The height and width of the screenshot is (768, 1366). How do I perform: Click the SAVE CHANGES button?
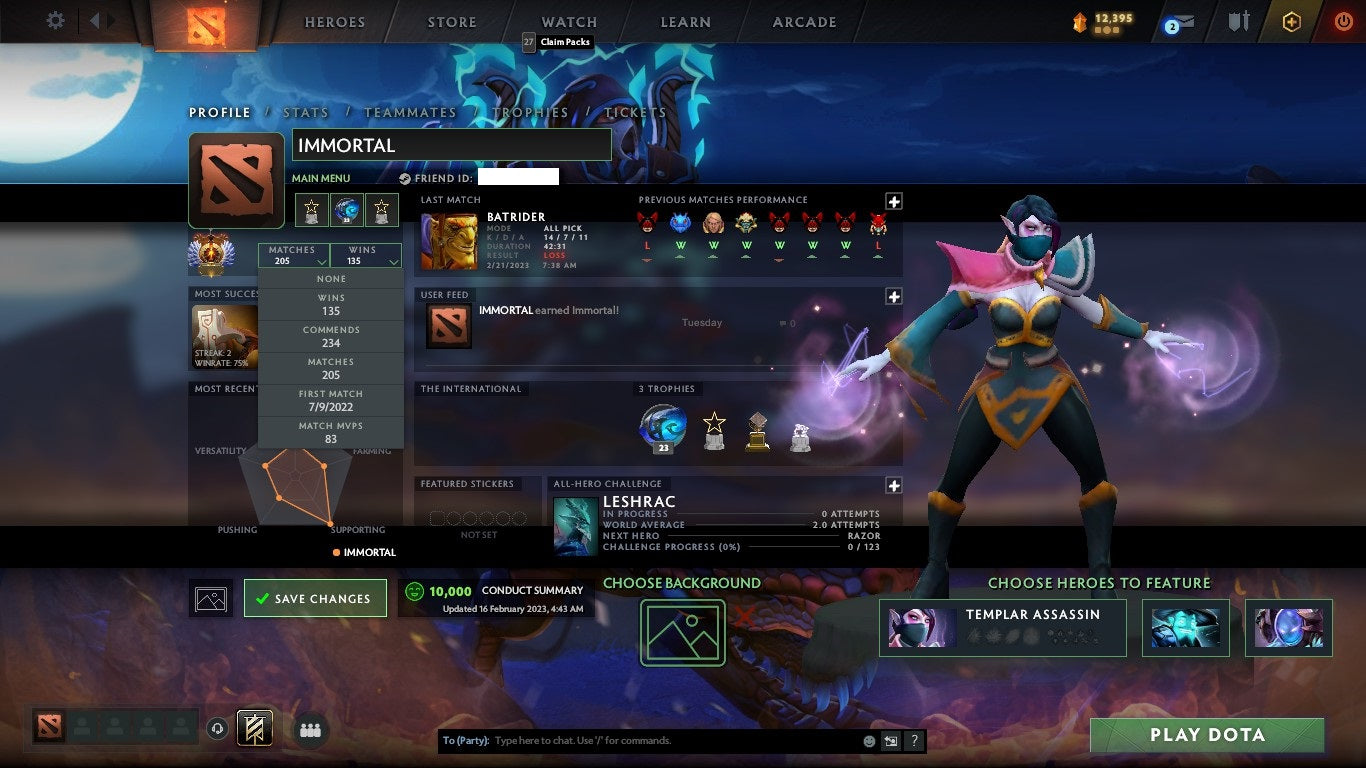click(315, 598)
